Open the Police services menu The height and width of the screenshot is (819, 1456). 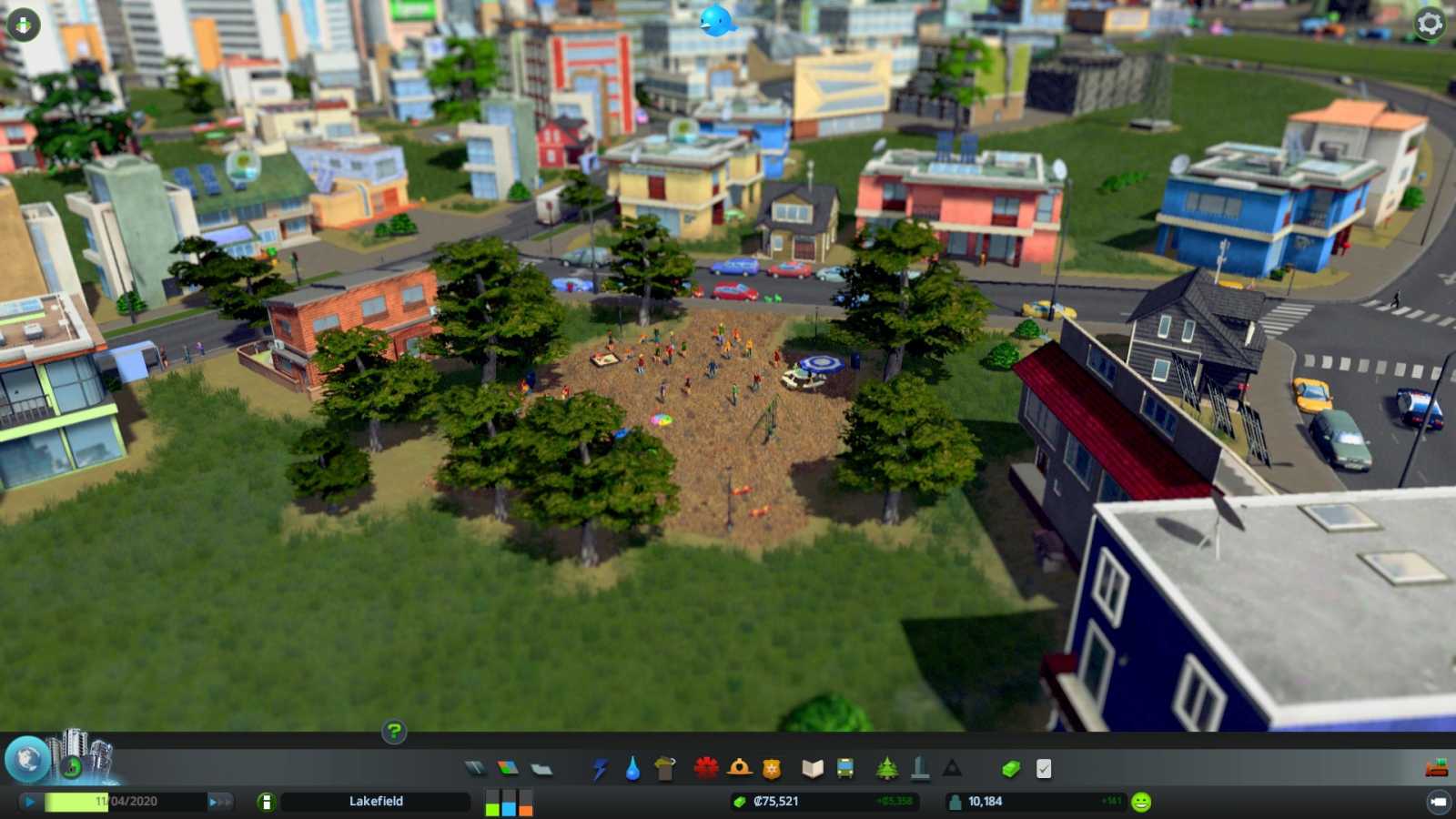(773, 767)
